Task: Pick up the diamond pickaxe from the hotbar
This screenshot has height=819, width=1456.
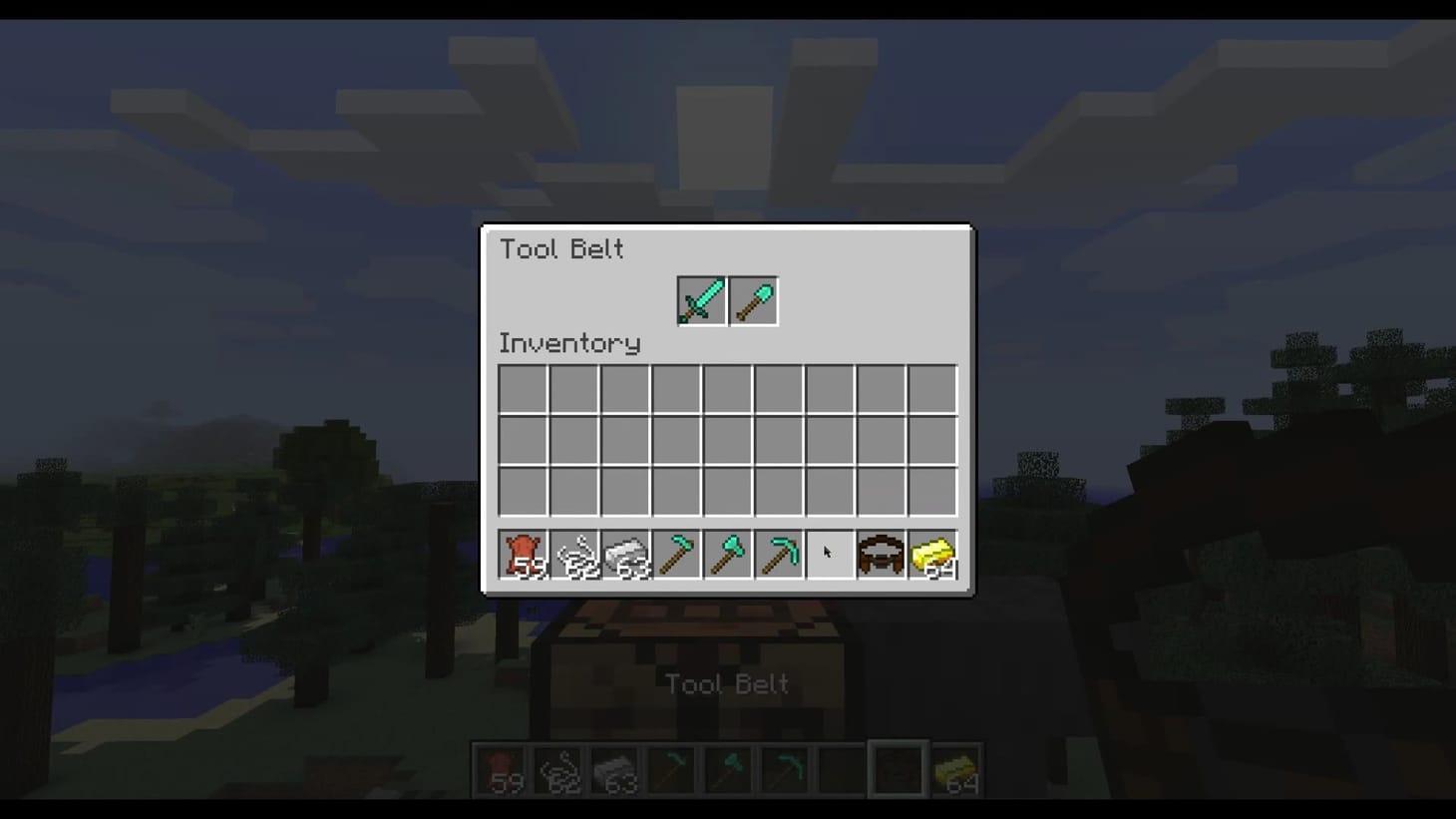Action: pyautogui.click(x=779, y=553)
